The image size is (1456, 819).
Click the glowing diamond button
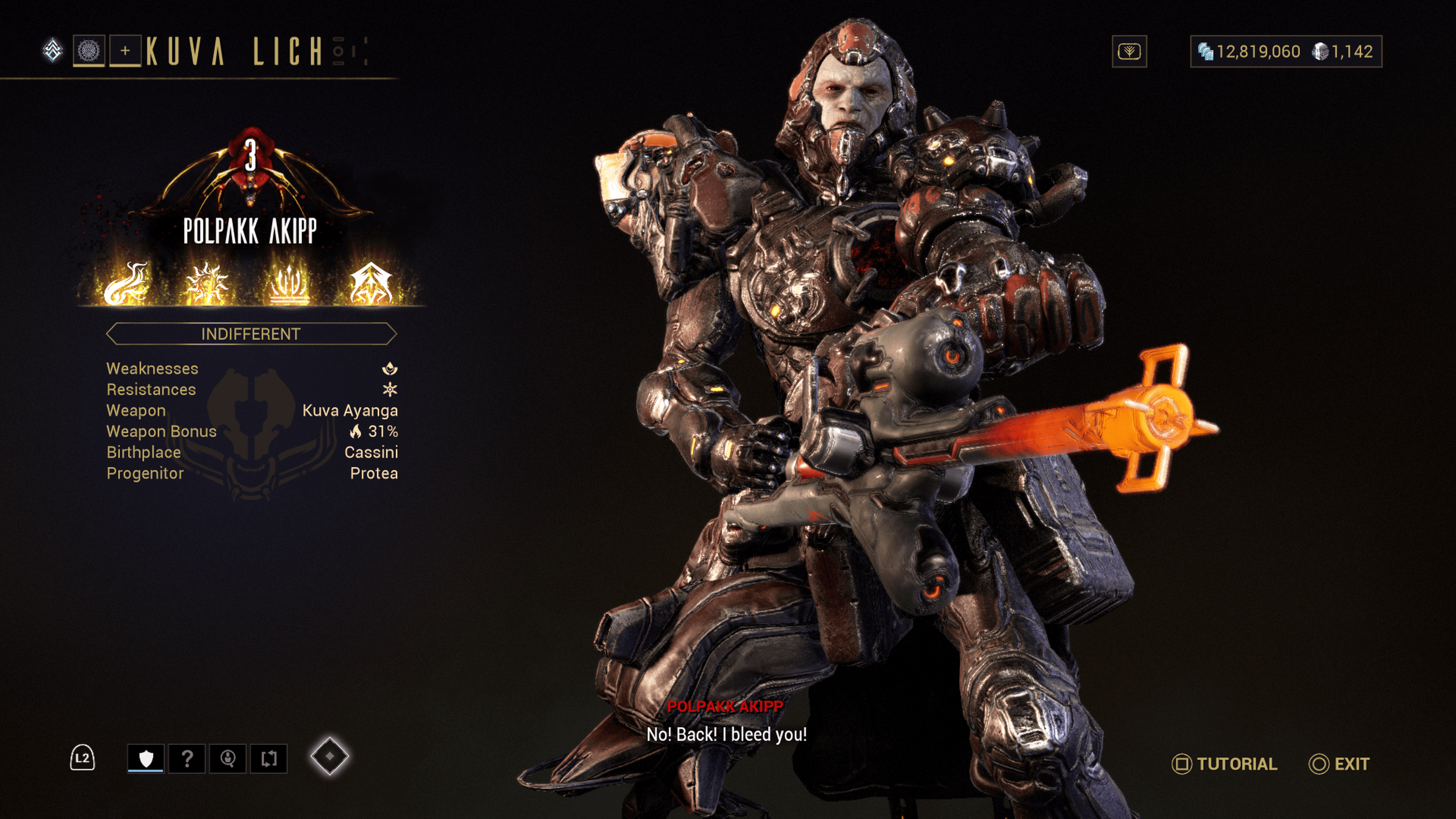(329, 756)
